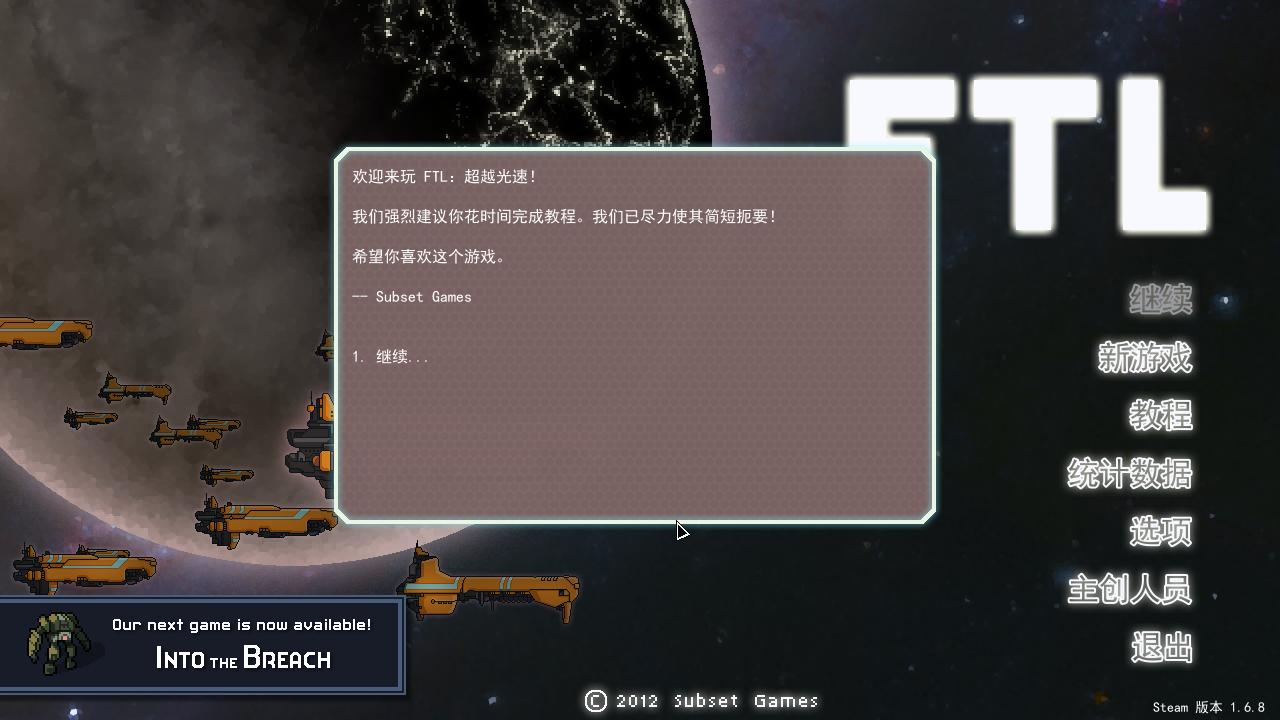Choose 退出 to quit the game
1280x720 pixels.
coord(1161,647)
